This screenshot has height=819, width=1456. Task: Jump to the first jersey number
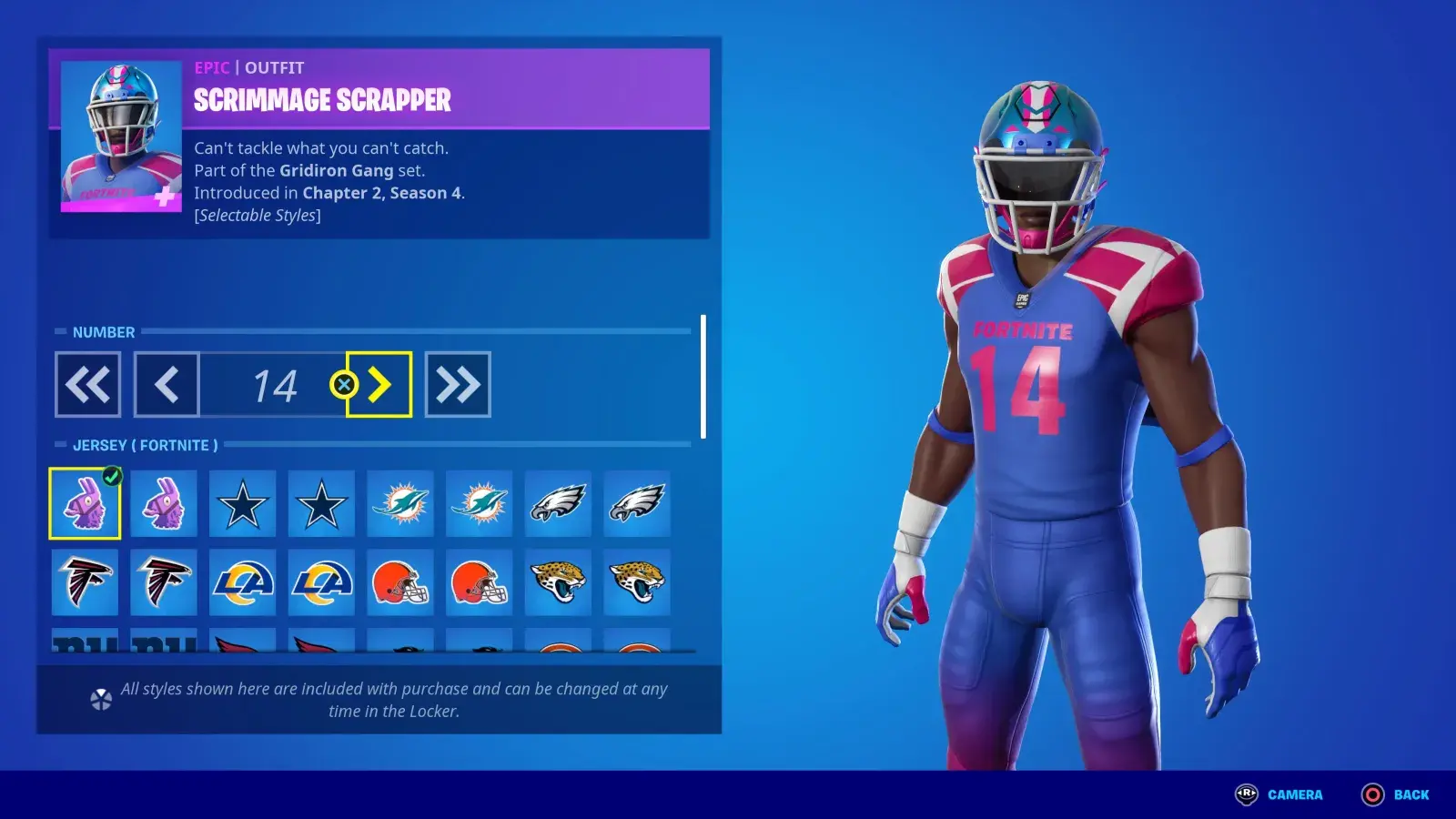pyautogui.click(x=87, y=383)
